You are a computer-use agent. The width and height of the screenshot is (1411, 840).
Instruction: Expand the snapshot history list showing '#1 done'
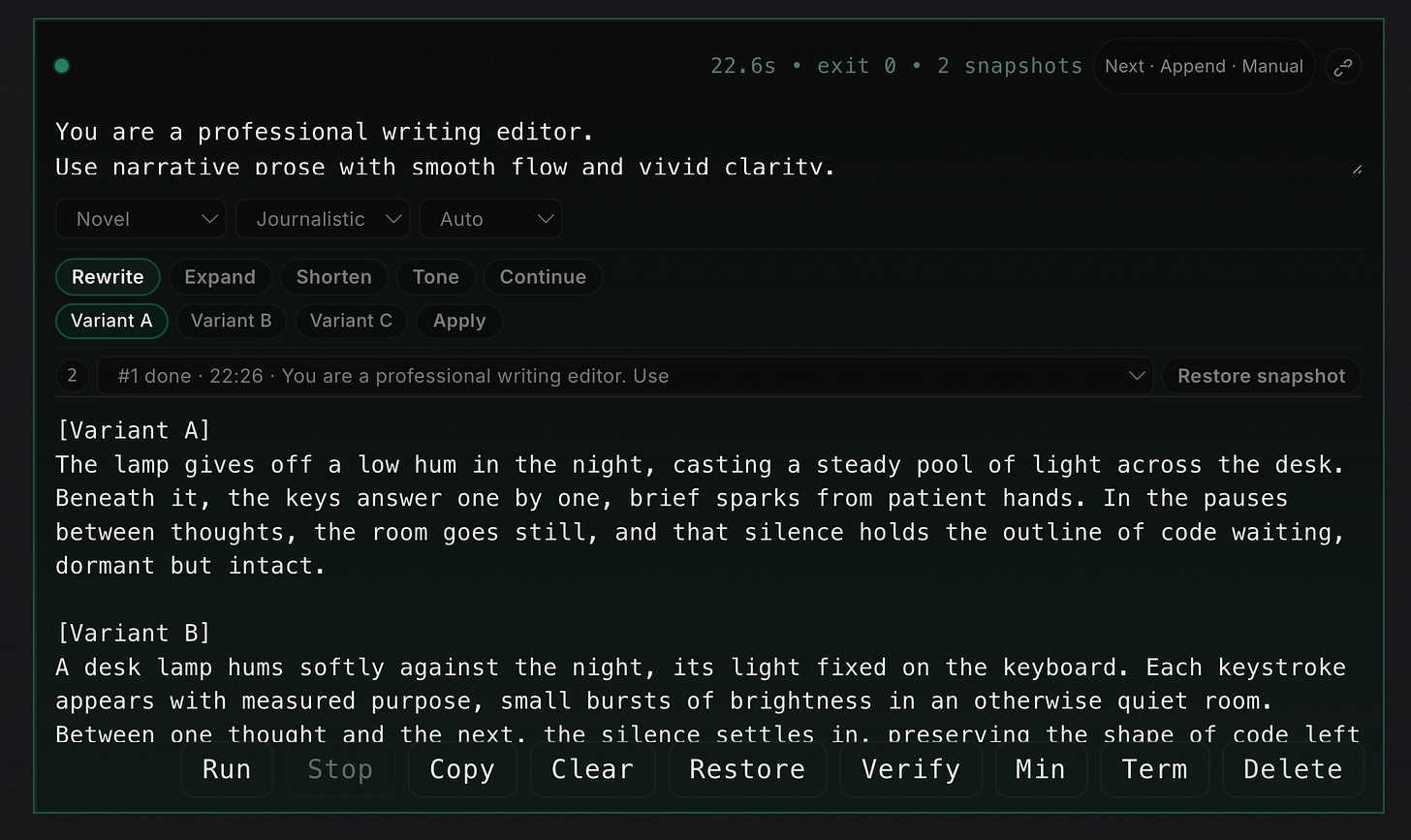[x=1136, y=376]
